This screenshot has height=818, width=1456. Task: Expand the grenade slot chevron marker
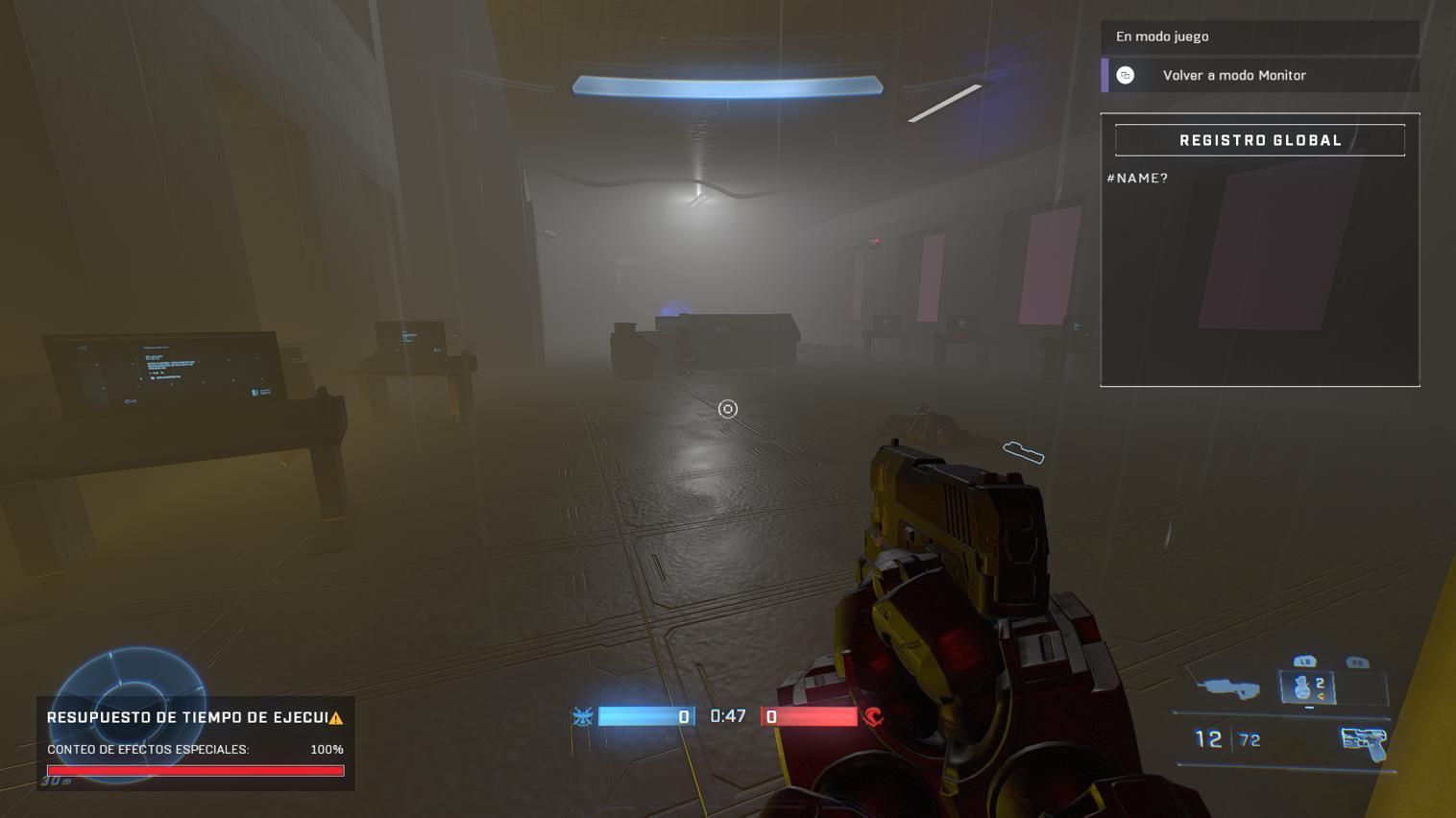click(x=1311, y=708)
